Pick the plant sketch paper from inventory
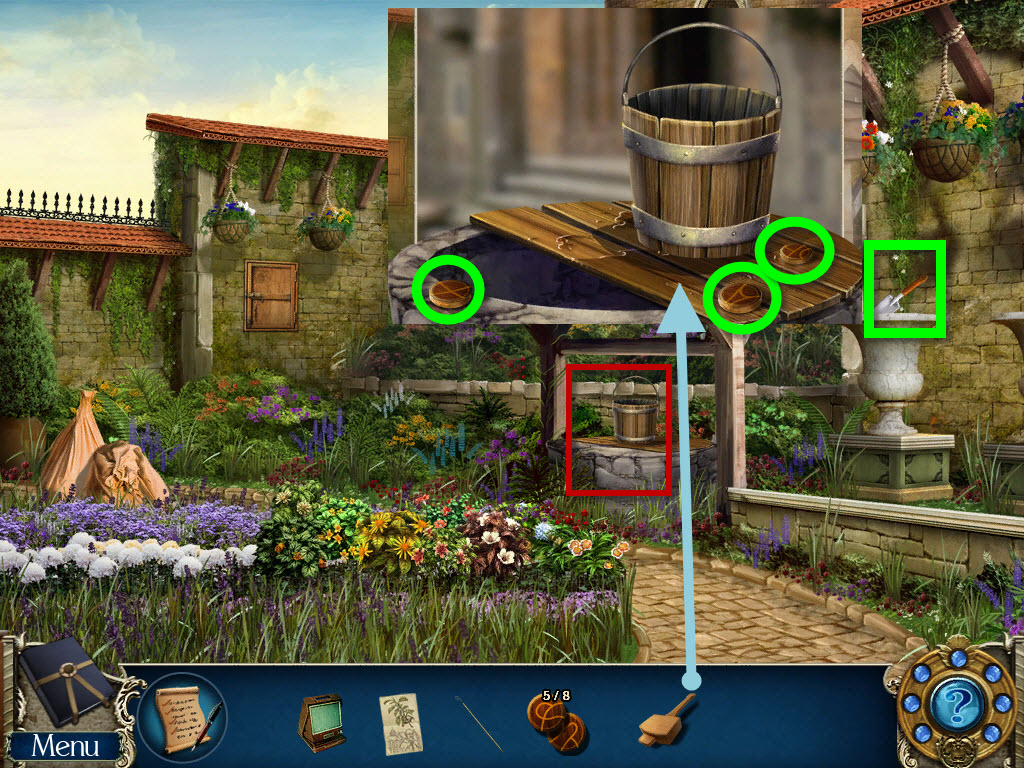Viewport: 1024px width, 768px height. [400, 723]
